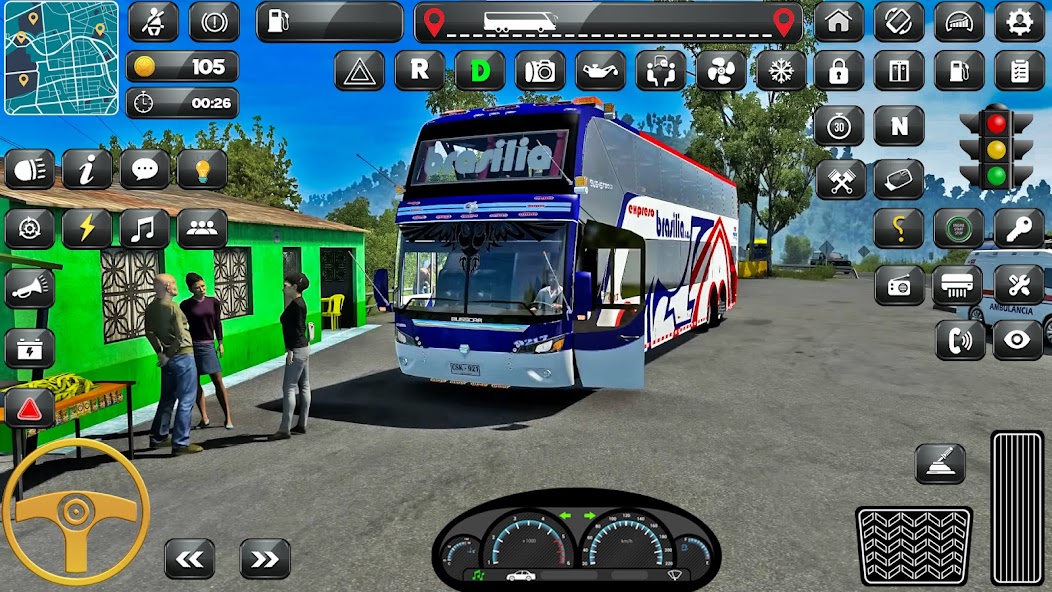Open the chat speech bubble
The width and height of the screenshot is (1052, 592).
pos(145,169)
